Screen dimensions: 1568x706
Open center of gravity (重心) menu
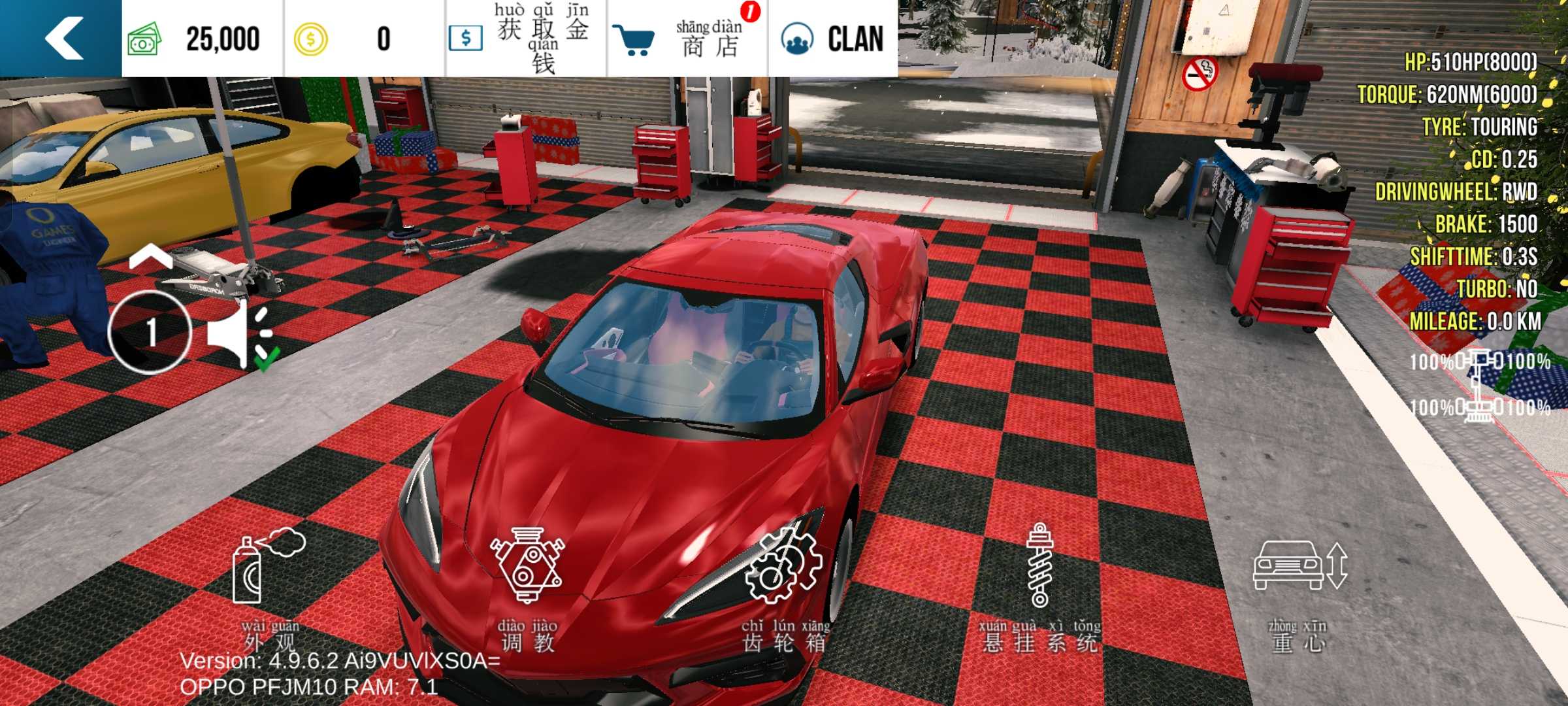(x=1299, y=588)
